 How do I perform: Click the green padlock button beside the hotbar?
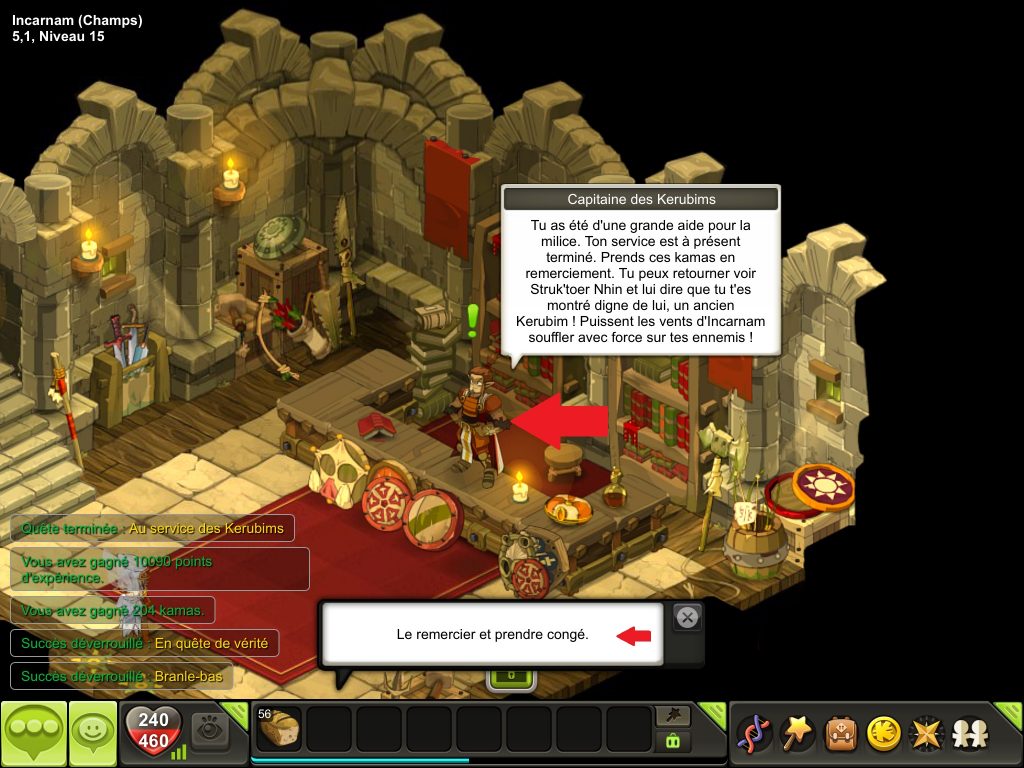tap(672, 741)
